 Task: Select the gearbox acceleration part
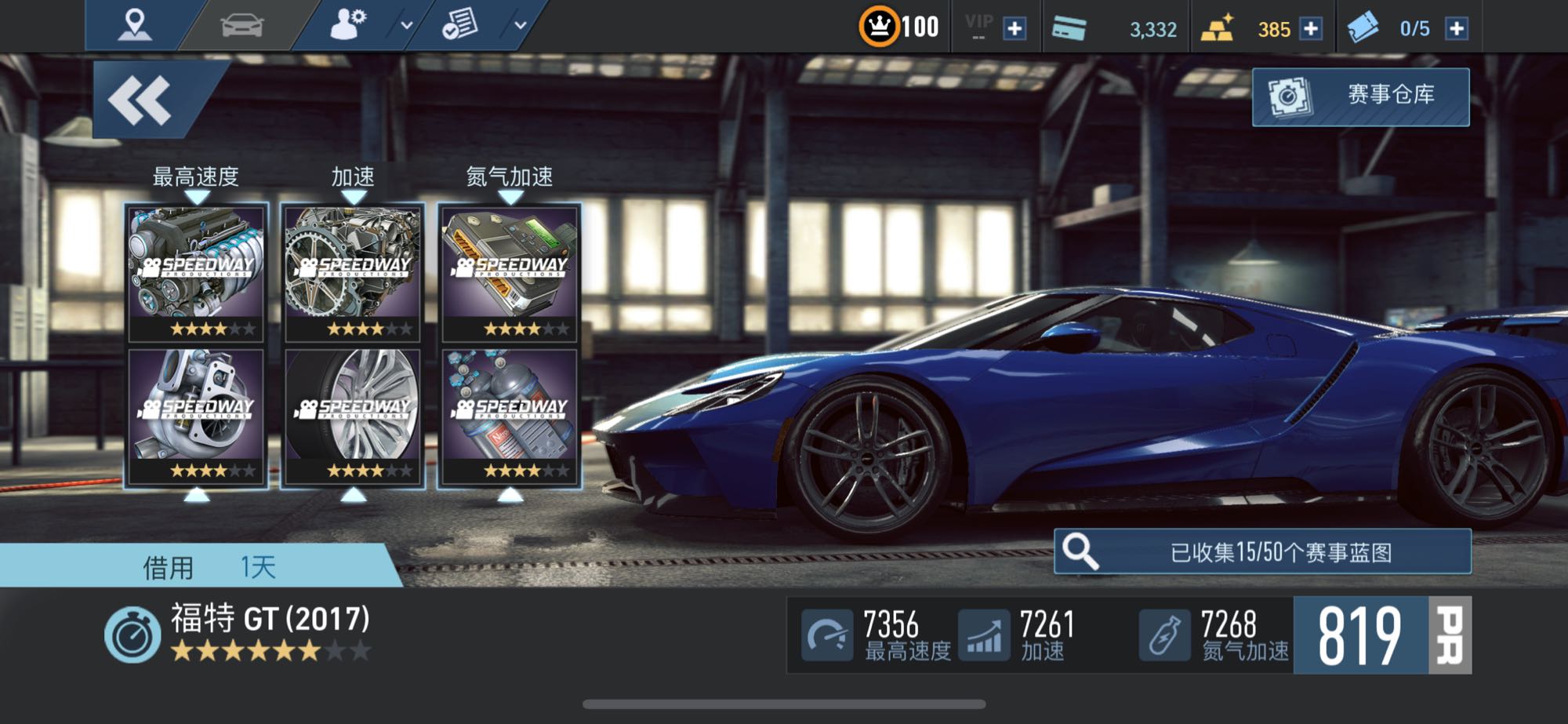tap(353, 272)
